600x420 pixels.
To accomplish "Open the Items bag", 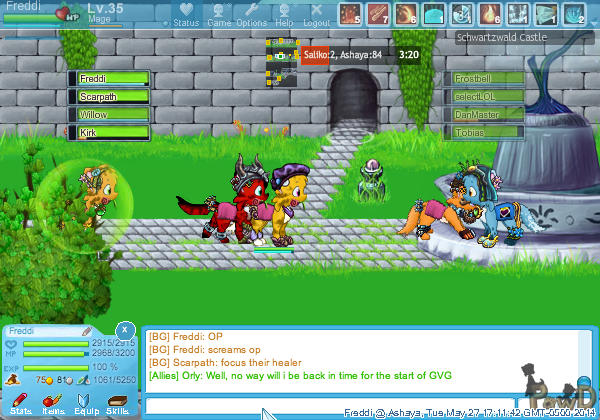I will pyautogui.click(x=52, y=402).
